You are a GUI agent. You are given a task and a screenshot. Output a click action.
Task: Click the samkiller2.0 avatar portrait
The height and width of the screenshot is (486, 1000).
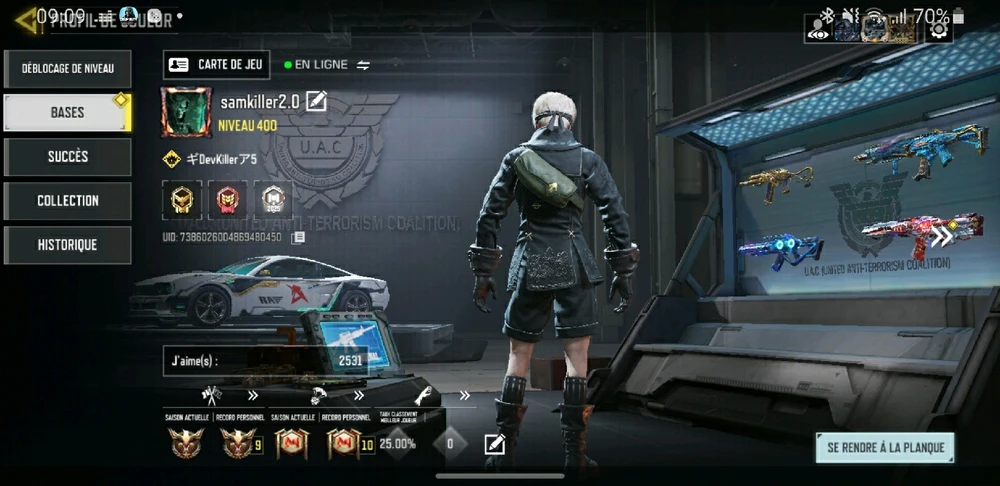point(186,111)
